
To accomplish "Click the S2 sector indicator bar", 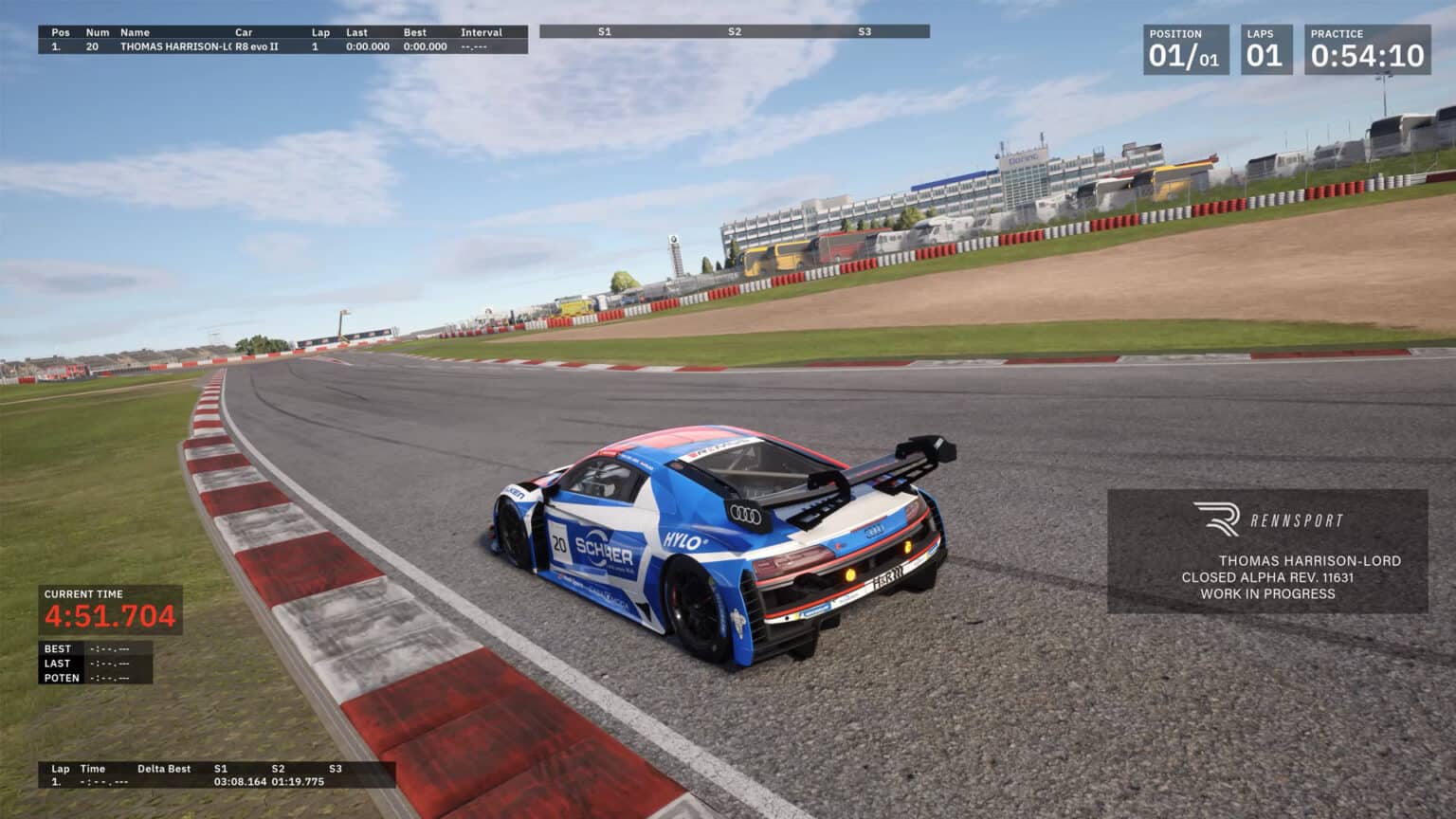I will point(735,31).
